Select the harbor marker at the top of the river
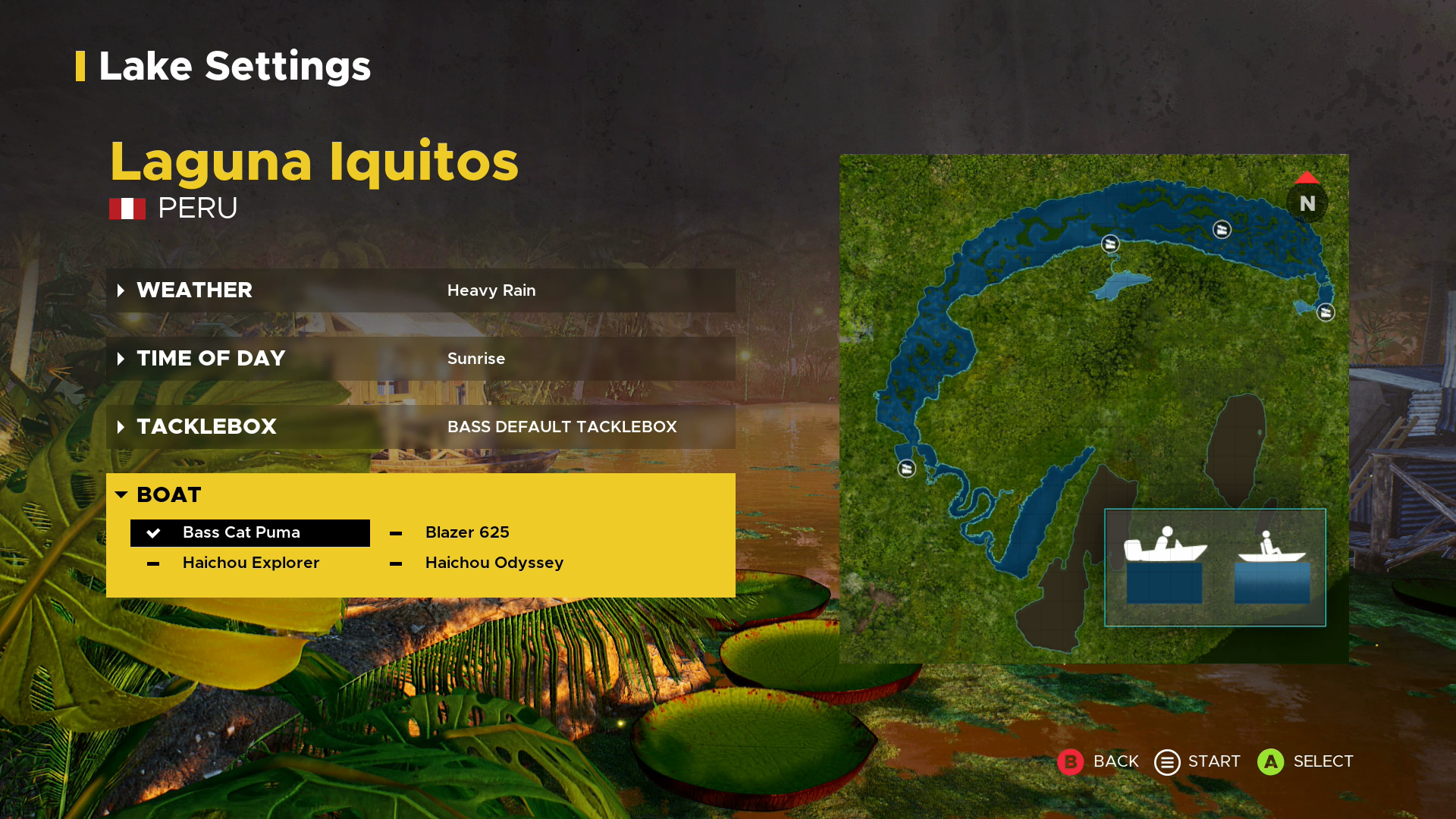The image size is (1456, 819). tap(1109, 244)
